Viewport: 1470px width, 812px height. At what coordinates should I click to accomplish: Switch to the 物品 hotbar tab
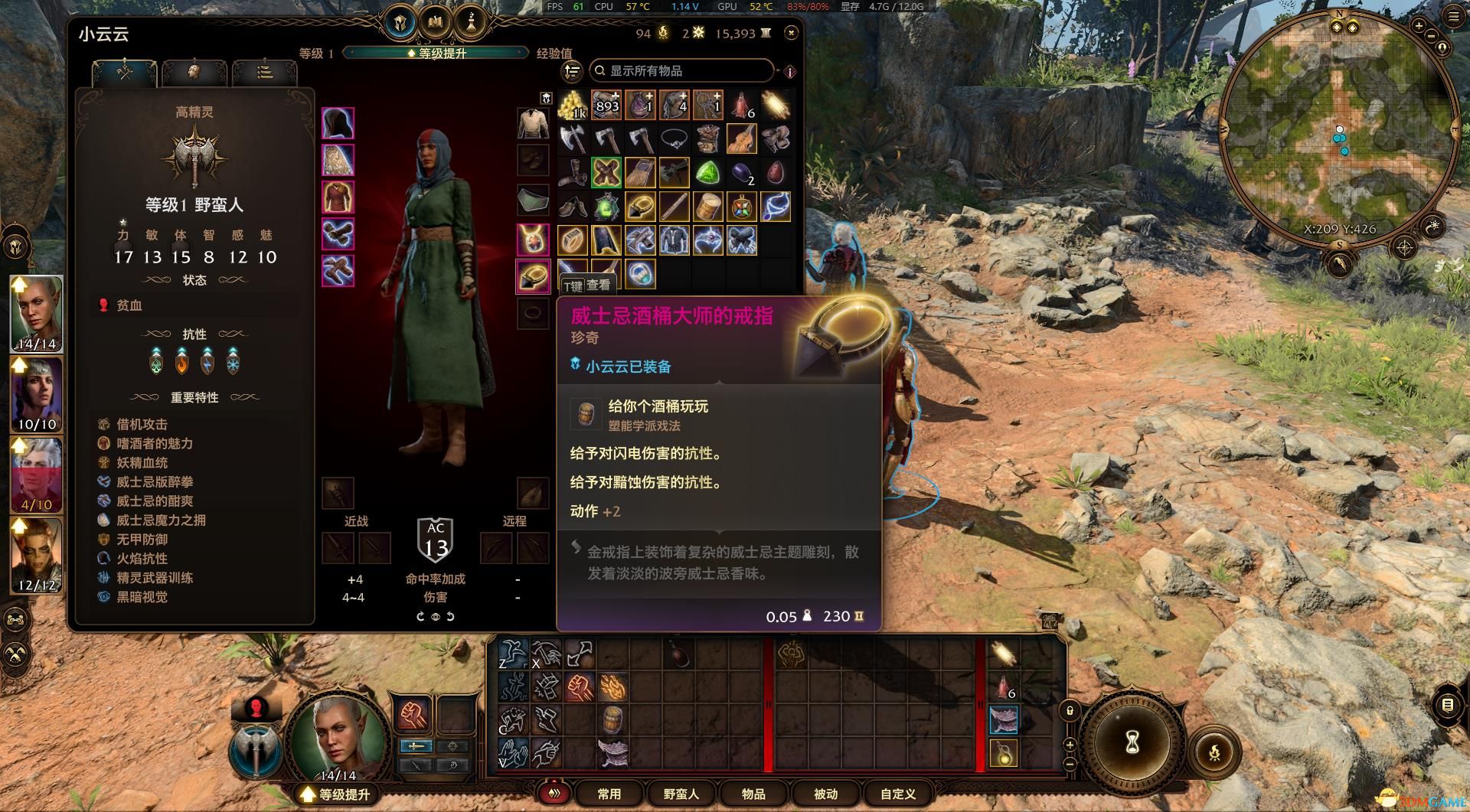[x=753, y=794]
